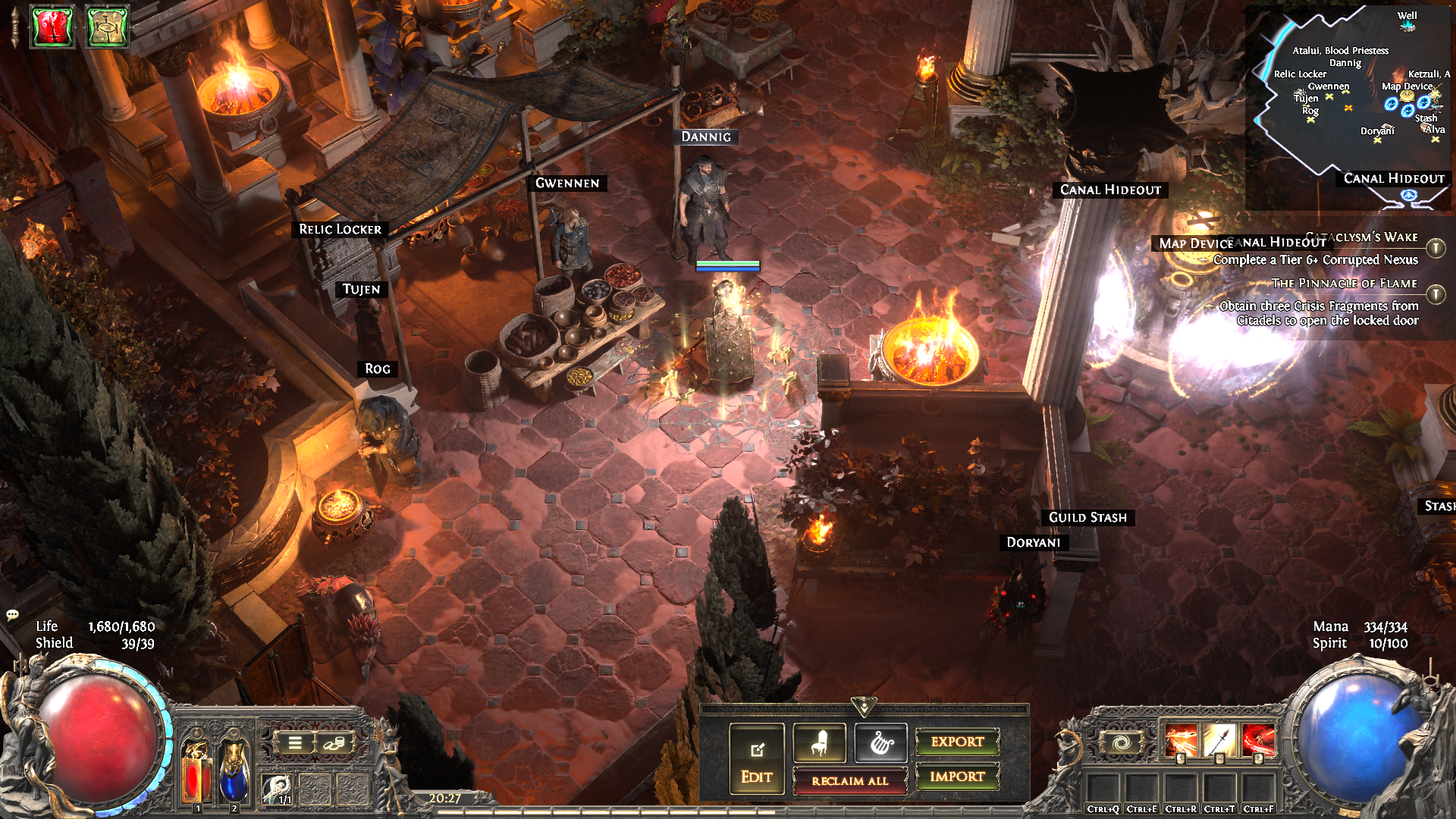Click the Export hideout button
The height and width of the screenshot is (819, 1456).
point(957,742)
